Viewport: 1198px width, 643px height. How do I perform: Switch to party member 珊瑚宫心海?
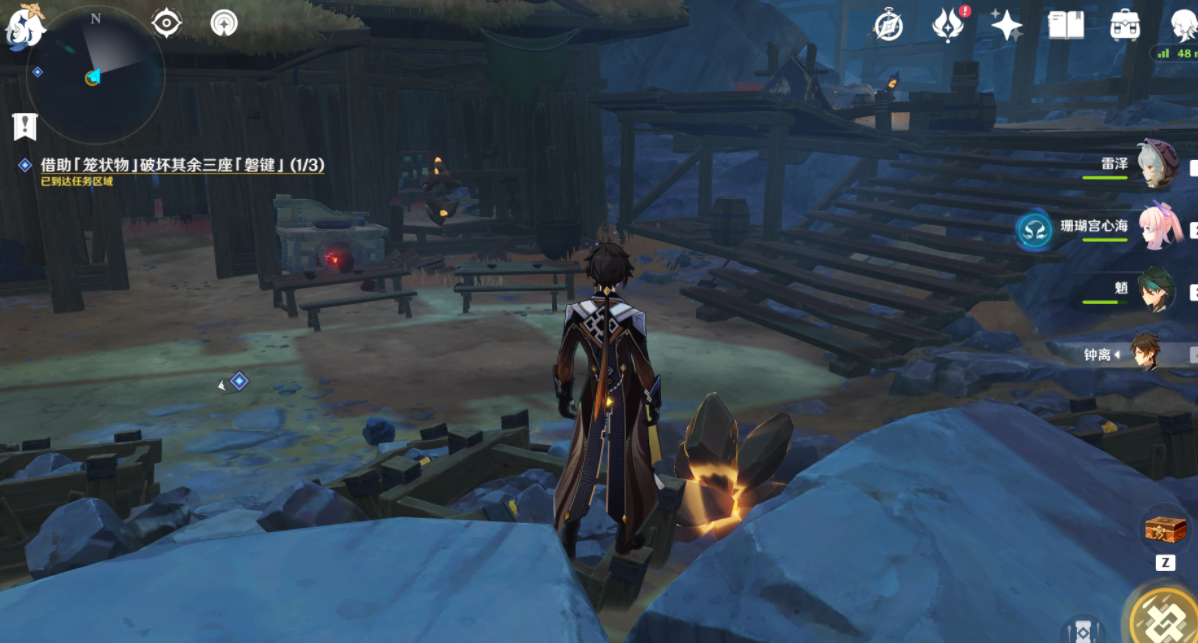(1160, 228)
